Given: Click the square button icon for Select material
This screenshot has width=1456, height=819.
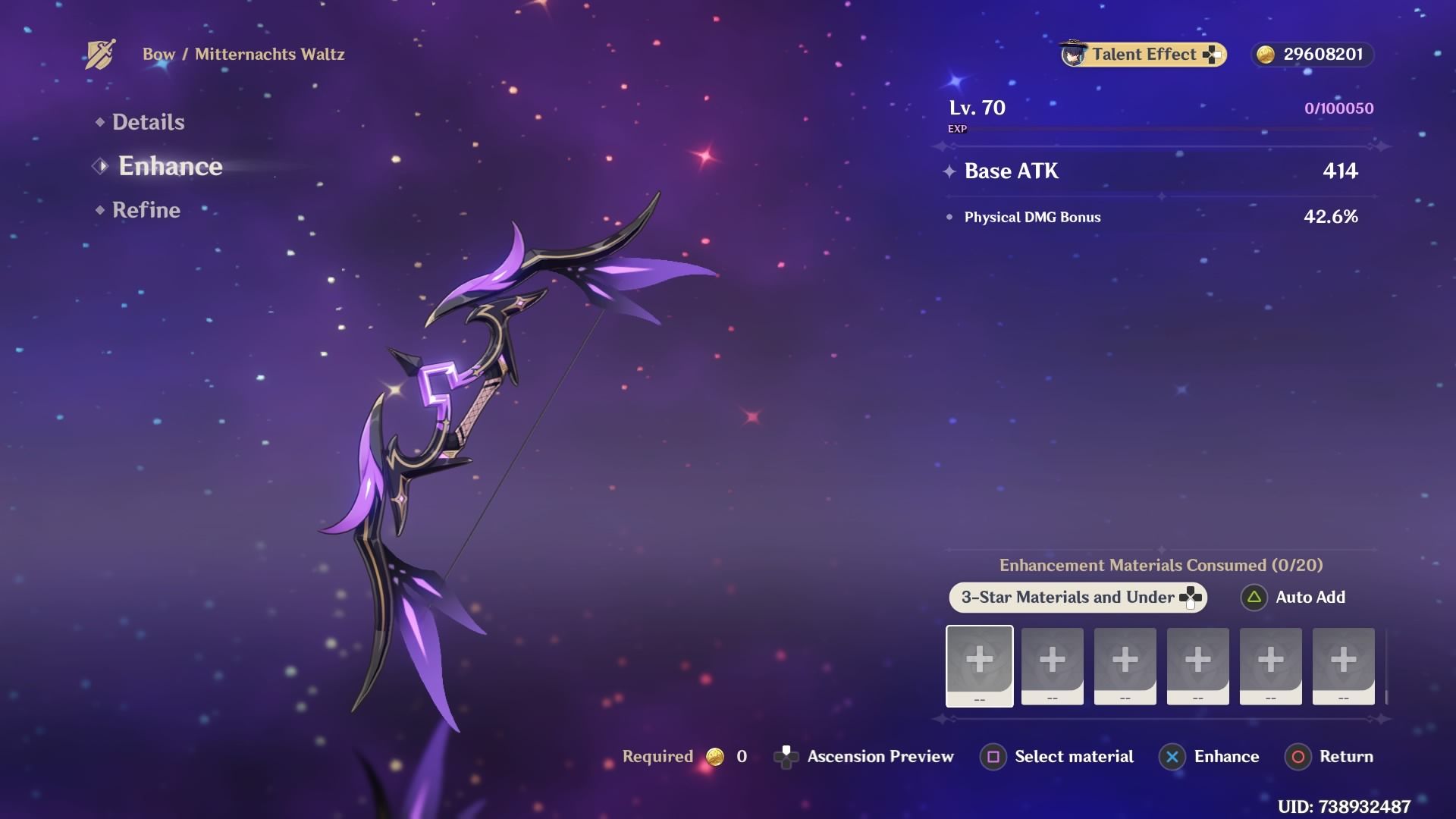Looking at the screenshot, I should [x=993, y=756].
